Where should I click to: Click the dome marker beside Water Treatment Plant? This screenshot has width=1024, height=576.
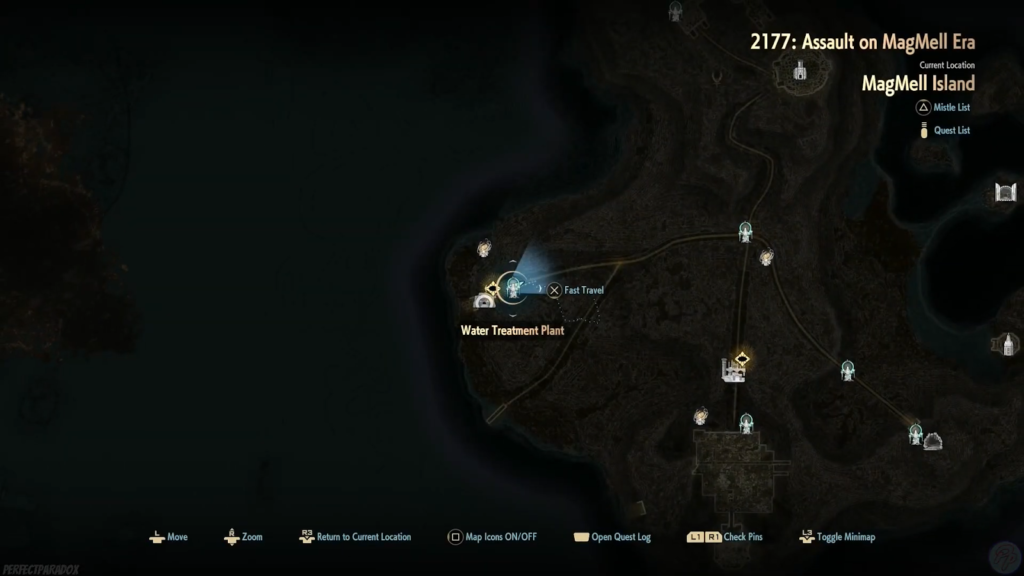tap(484, 302)
